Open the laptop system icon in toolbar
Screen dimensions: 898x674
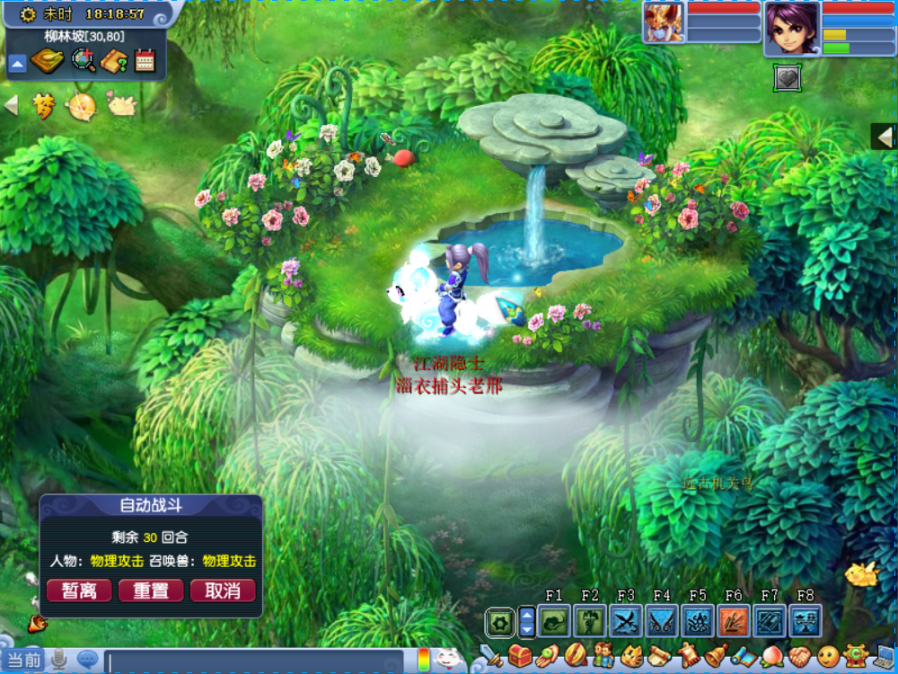tap(884, 657)
